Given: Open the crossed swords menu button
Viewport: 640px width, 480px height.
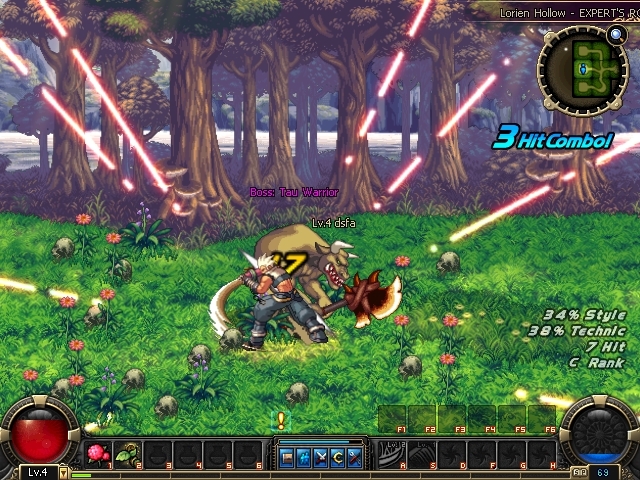Looking at the screenshot, I should coord(321,458).
